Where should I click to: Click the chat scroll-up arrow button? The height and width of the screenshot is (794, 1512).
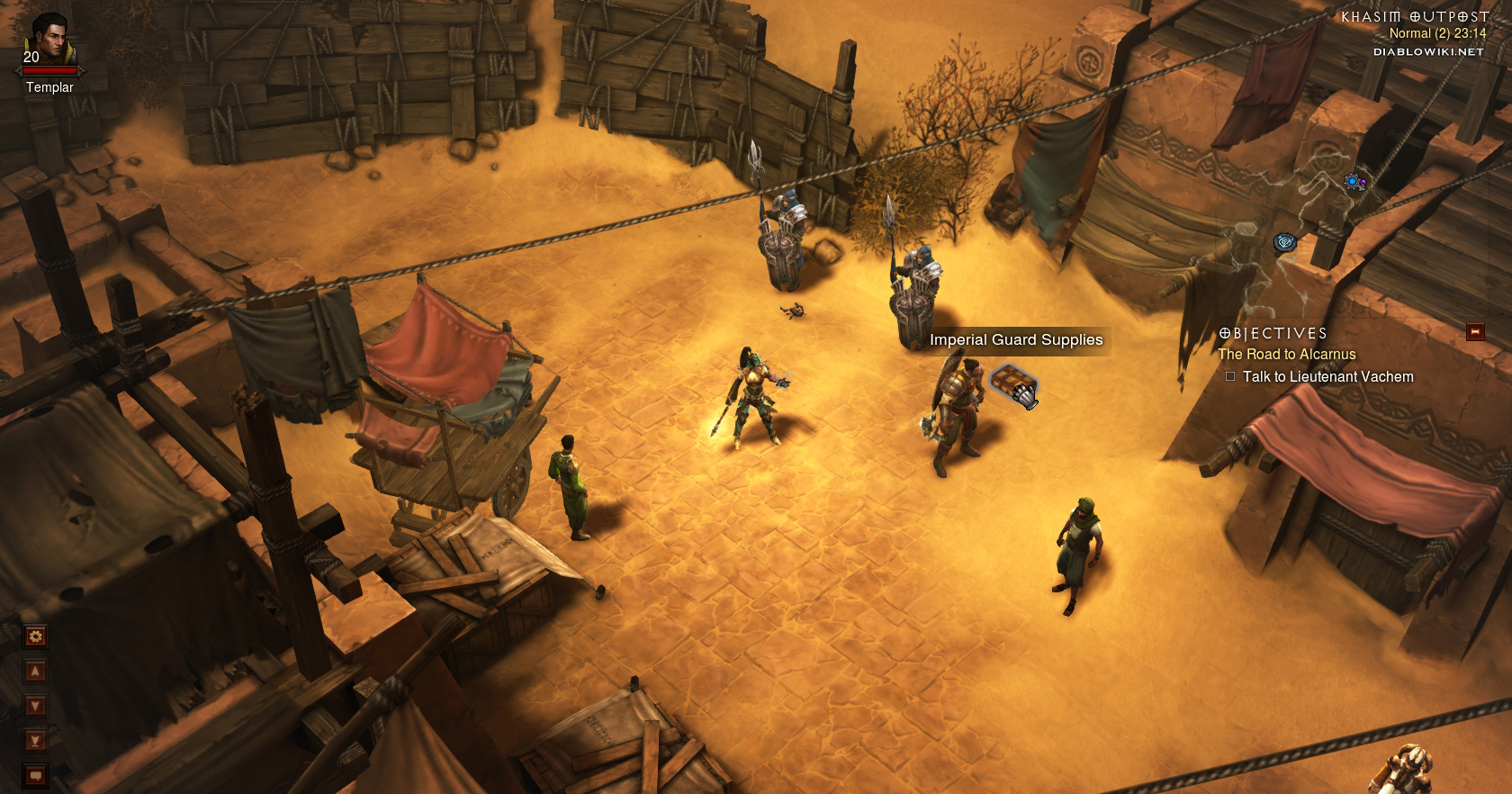tap(36, 672)
